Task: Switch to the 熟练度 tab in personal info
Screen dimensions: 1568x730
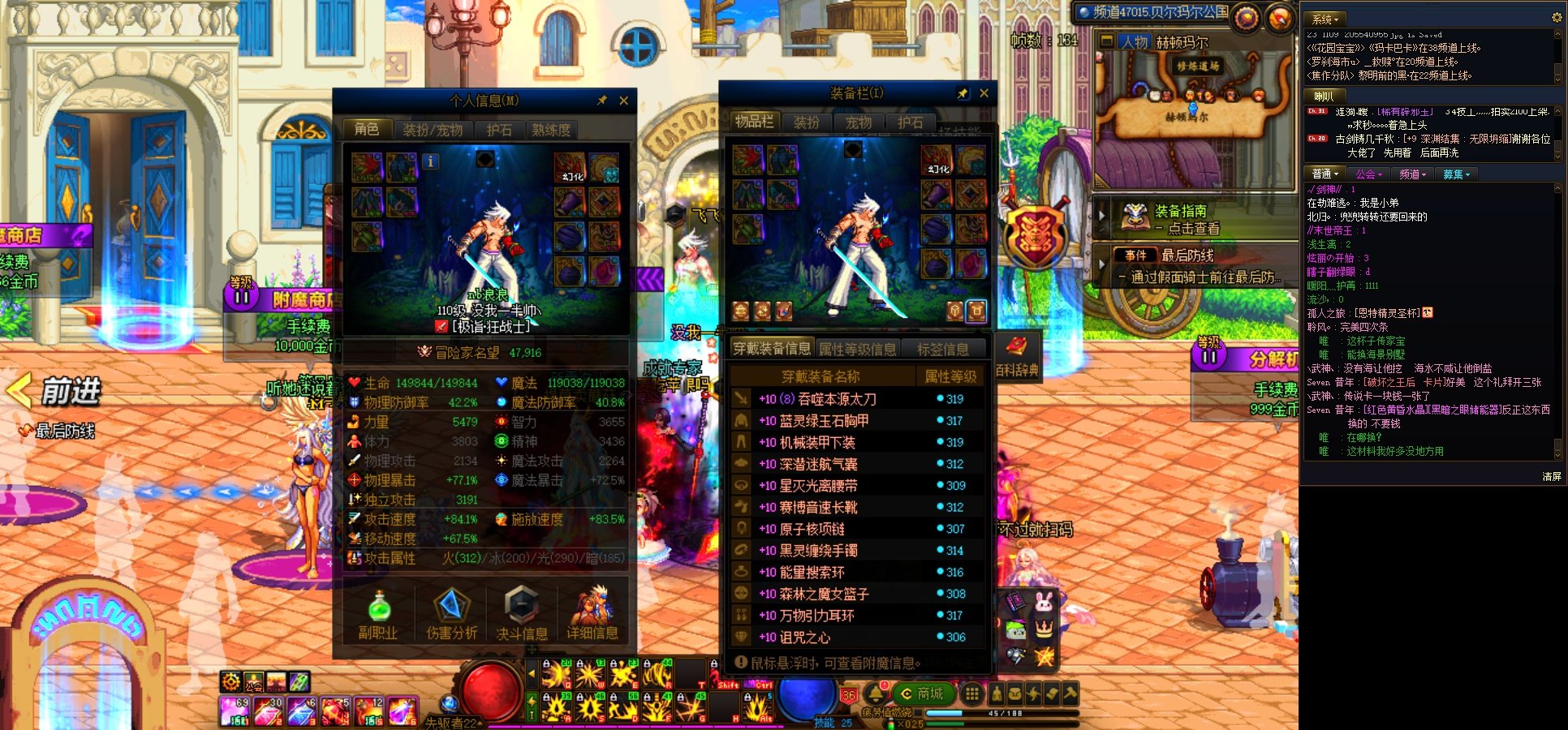Action: (552, 129)
